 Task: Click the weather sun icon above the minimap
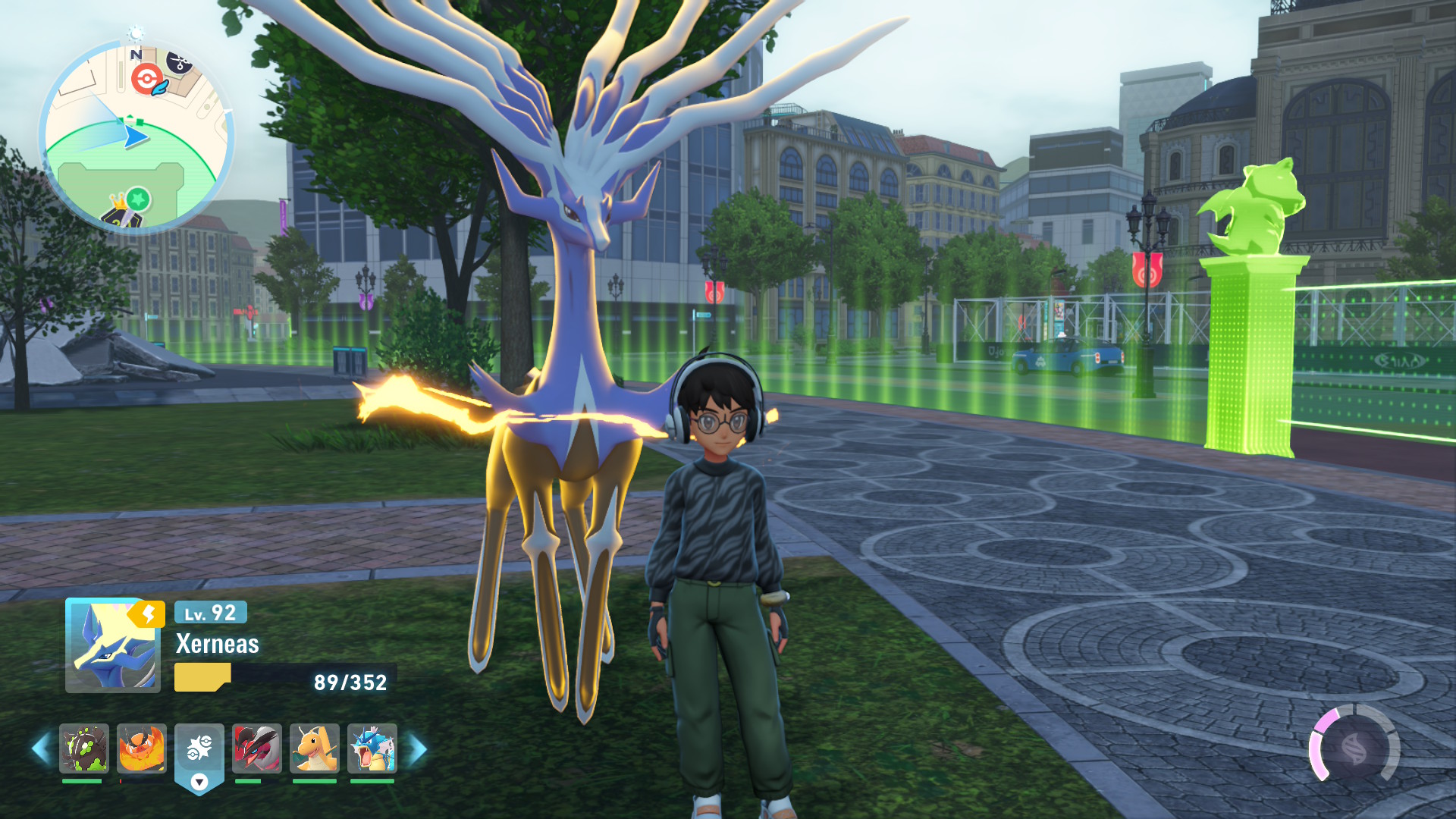click(x=135, y=32)
